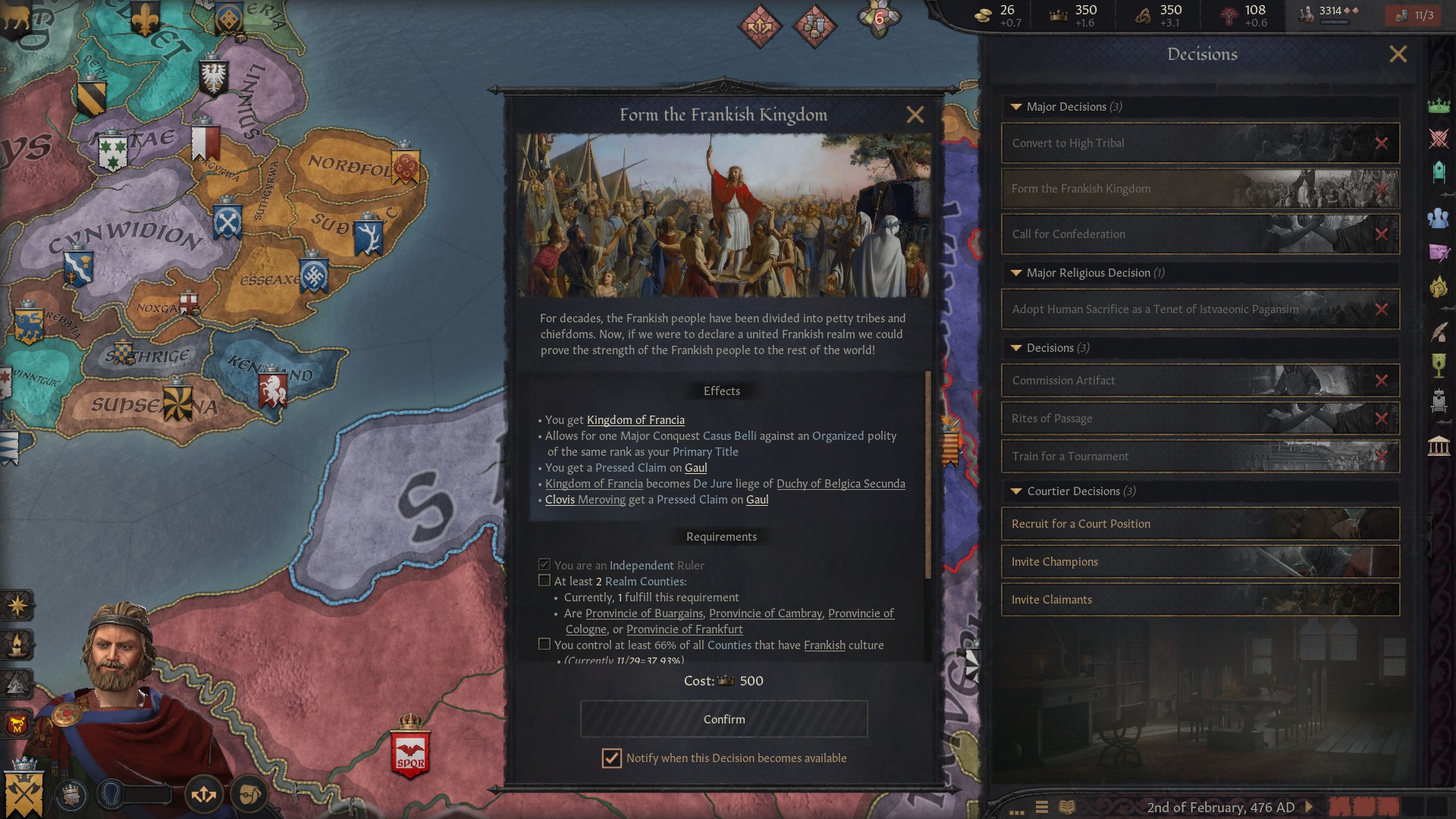Click the soldiers bar next to 3314 count
Viewport: 1456px width, 819px height.
pyautogui.click(x=1336, y=22)
